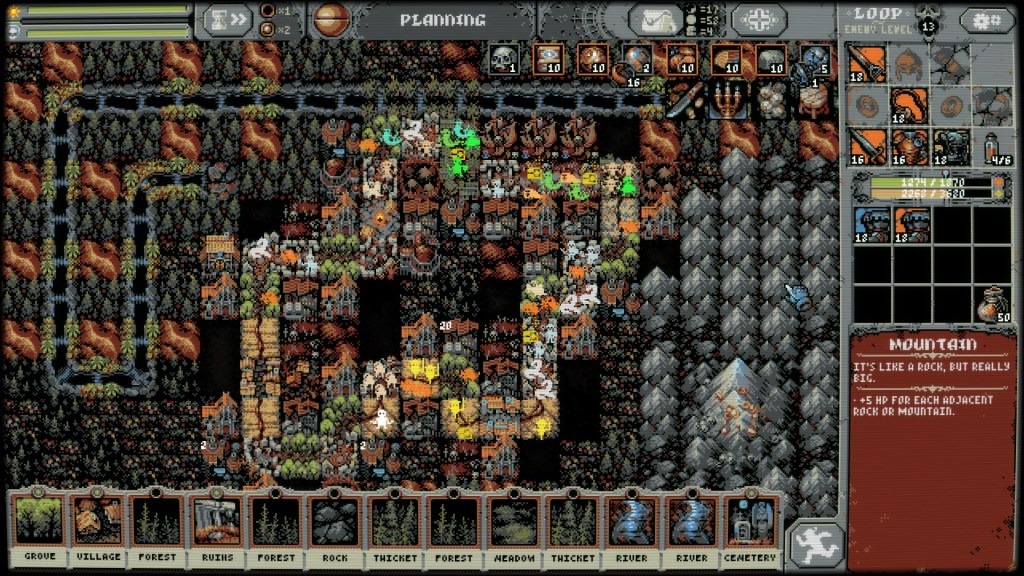Select the orange-background armor in inventory
The height and width of the screenshot is (576, 1024).
click(910, 224)
